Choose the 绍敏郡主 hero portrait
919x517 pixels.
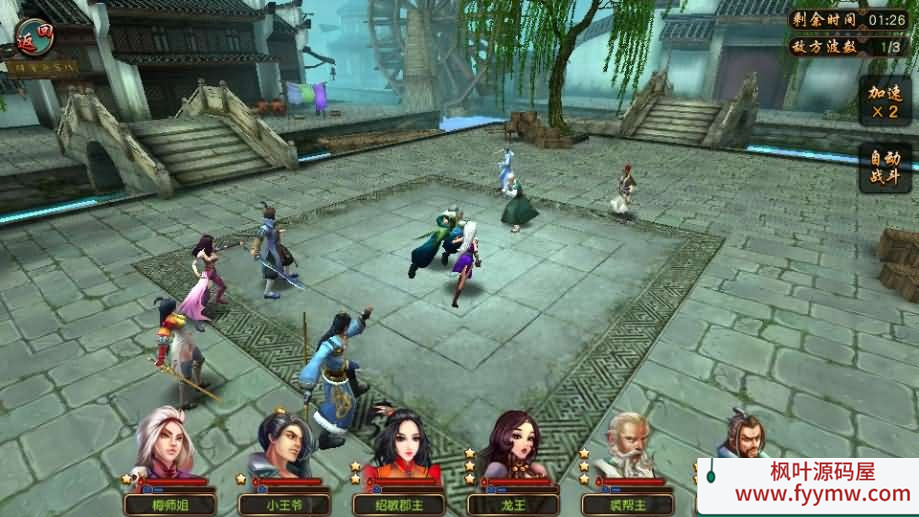[399, 452]
